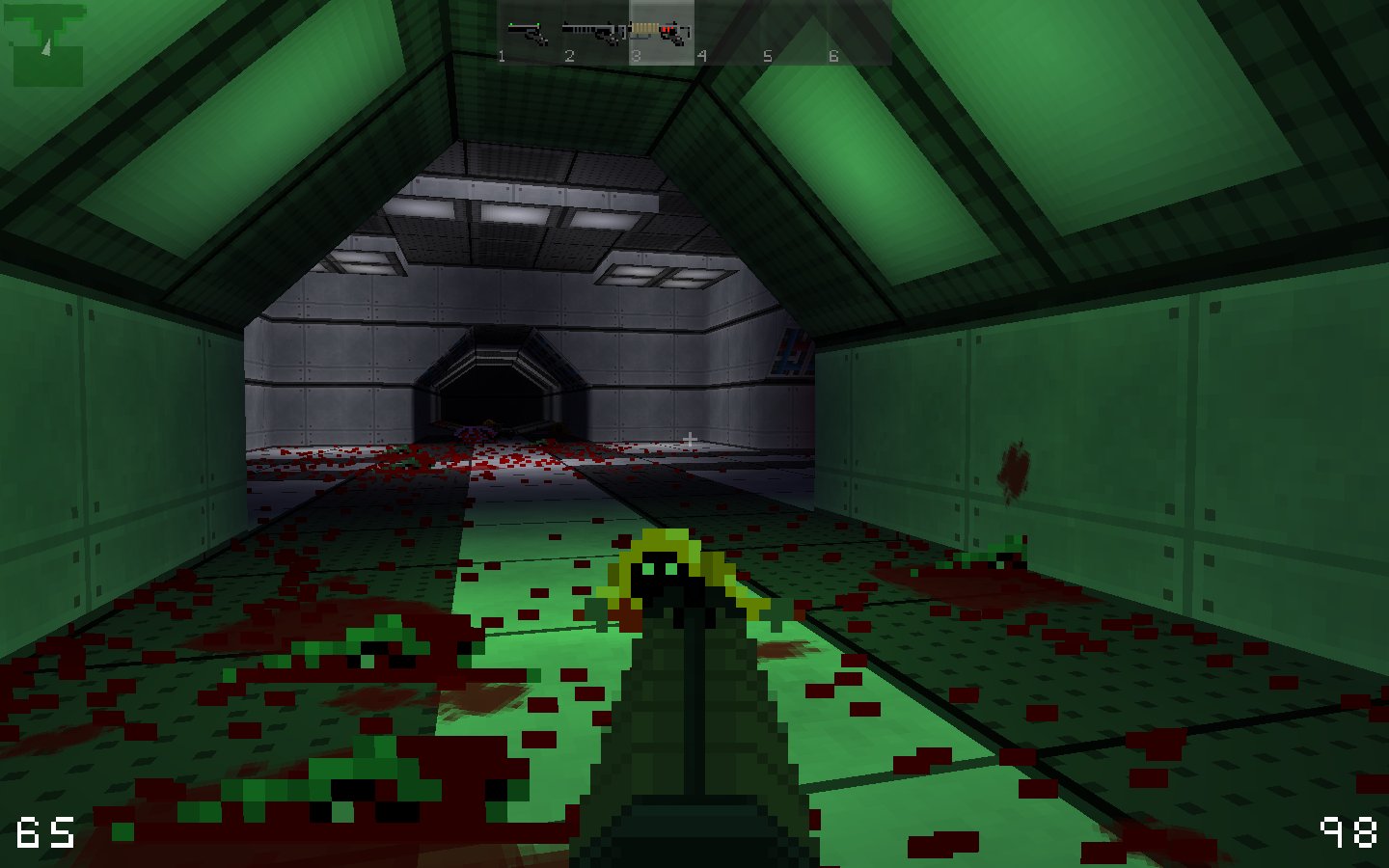This screenshot has width=1389, height=868.
Task: Click the white crosshair at screen center
Action: (x=691, y=436)
